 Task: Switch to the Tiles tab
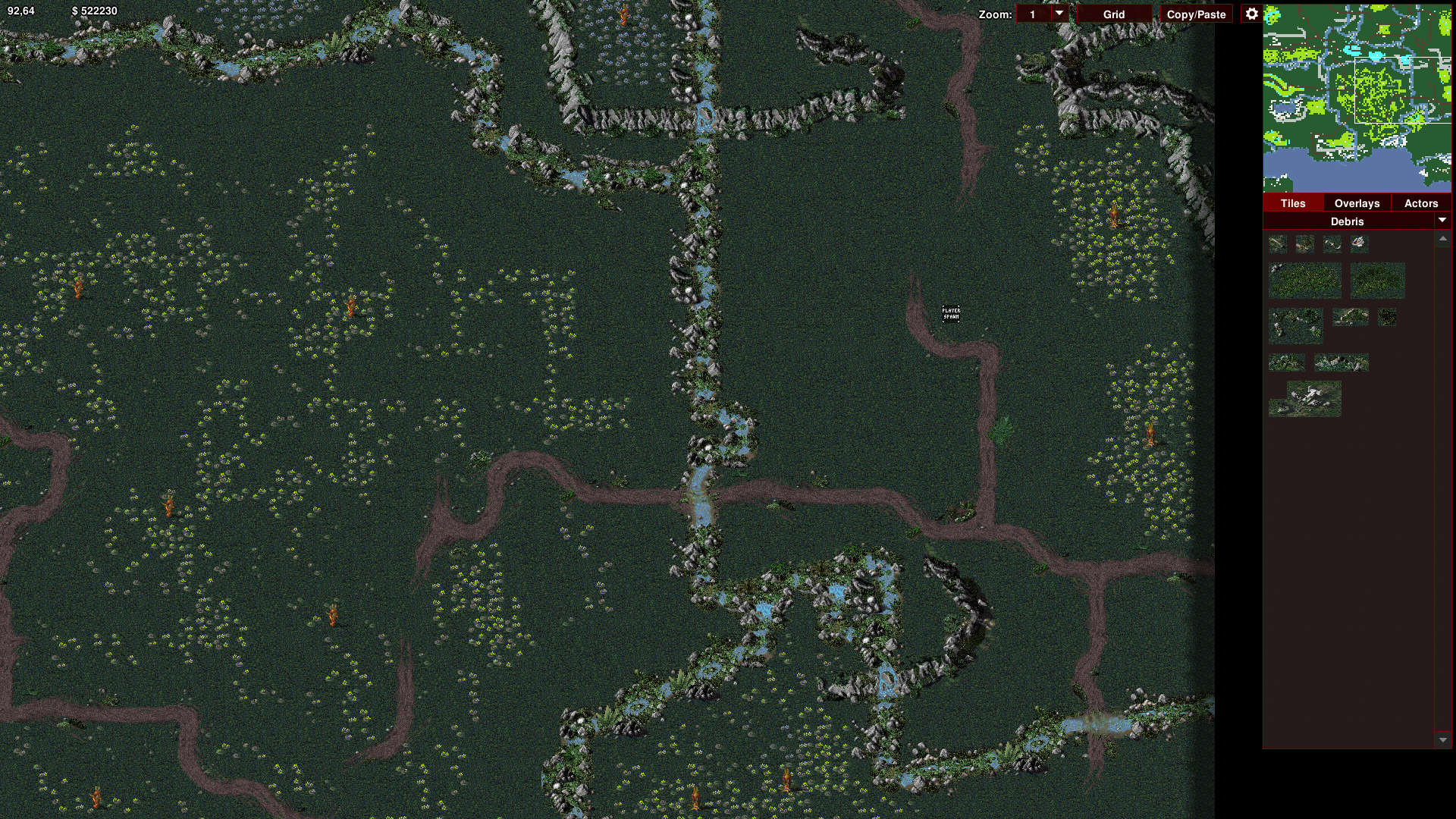click(1293, 203)
